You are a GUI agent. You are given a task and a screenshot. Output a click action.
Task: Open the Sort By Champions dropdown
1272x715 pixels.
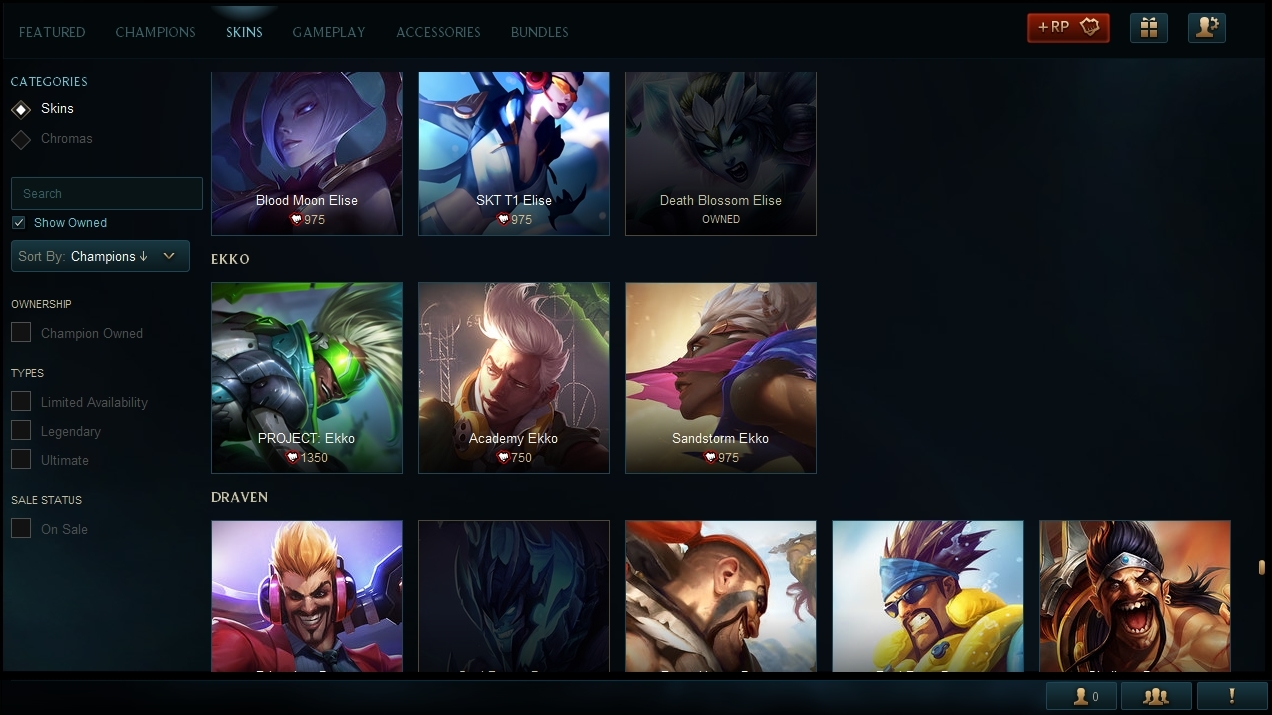coord(100,256)
